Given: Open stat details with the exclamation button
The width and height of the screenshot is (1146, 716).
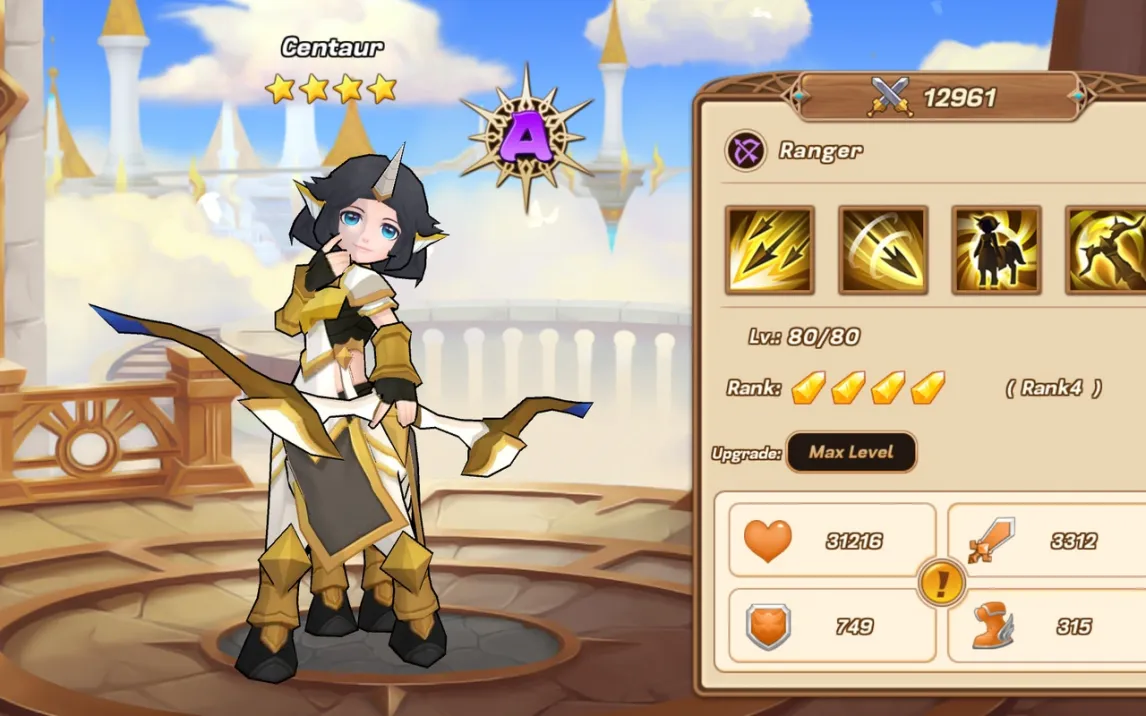Looking at the screenshot, I should point(941,582).
